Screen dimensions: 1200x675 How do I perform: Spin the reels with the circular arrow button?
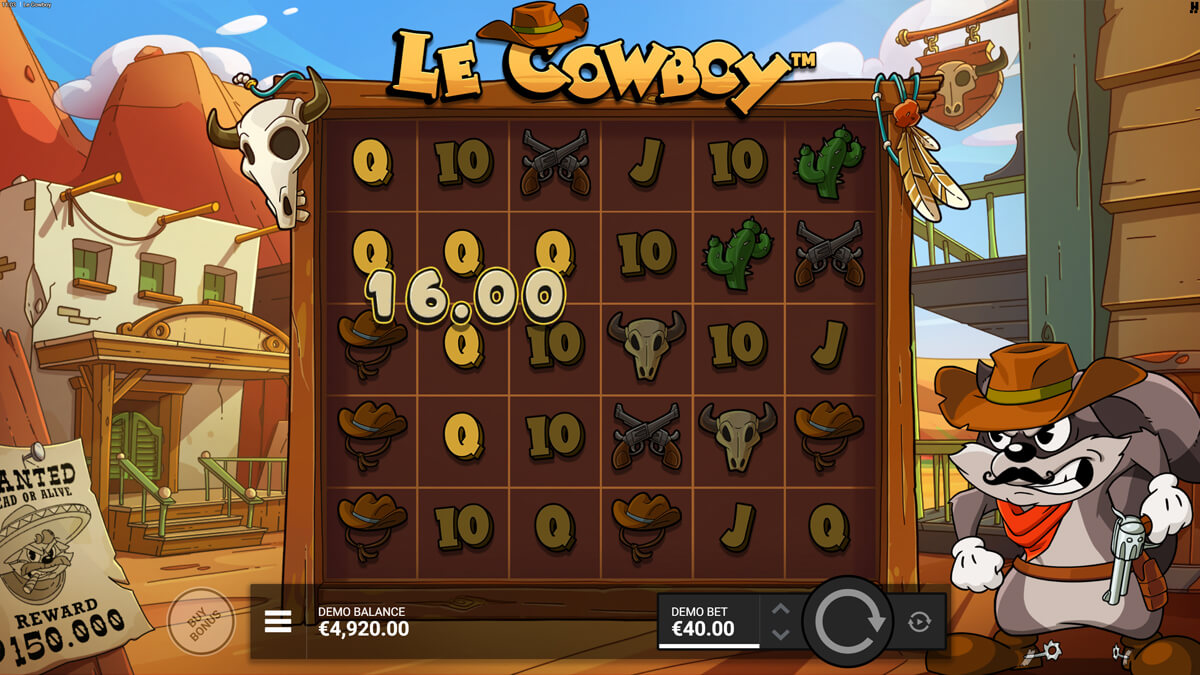point(849,621)
